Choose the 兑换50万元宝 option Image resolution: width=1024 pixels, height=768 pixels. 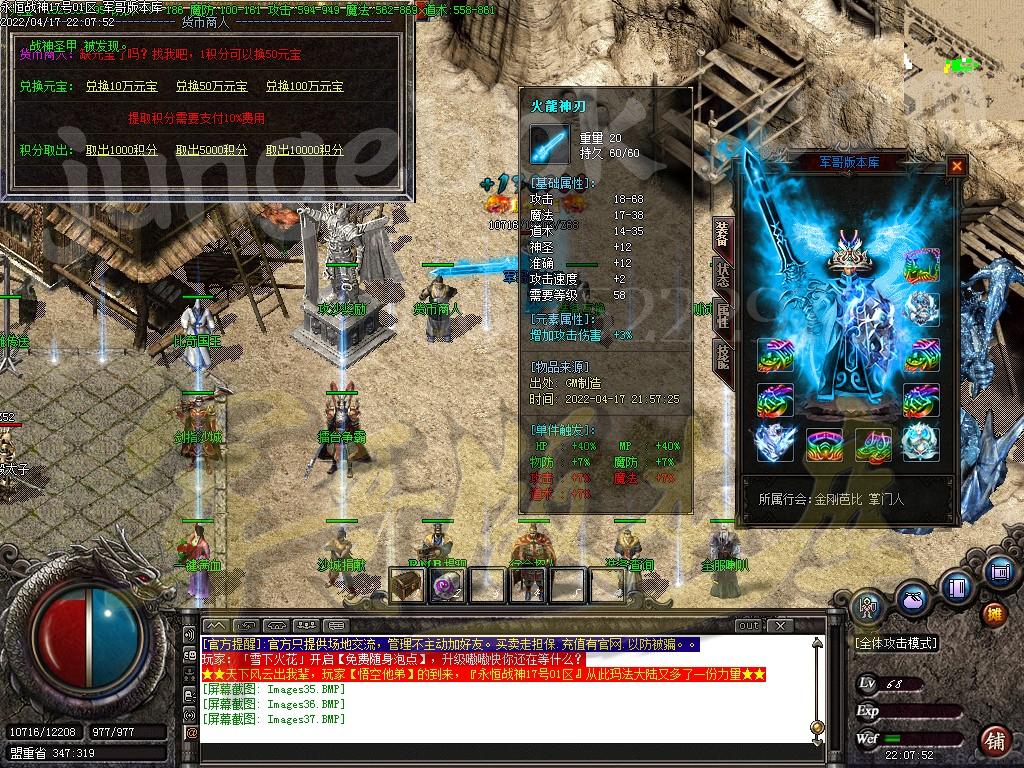click(212, 87)
